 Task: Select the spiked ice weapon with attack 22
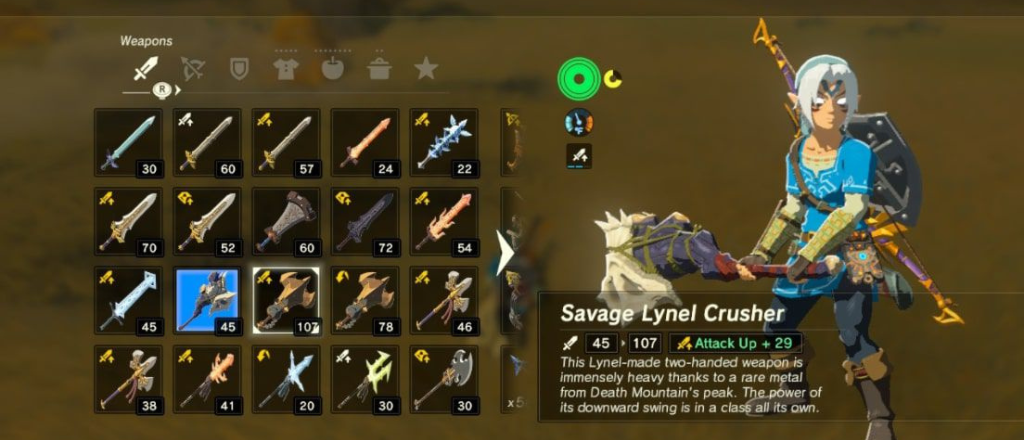click(443, 142)
